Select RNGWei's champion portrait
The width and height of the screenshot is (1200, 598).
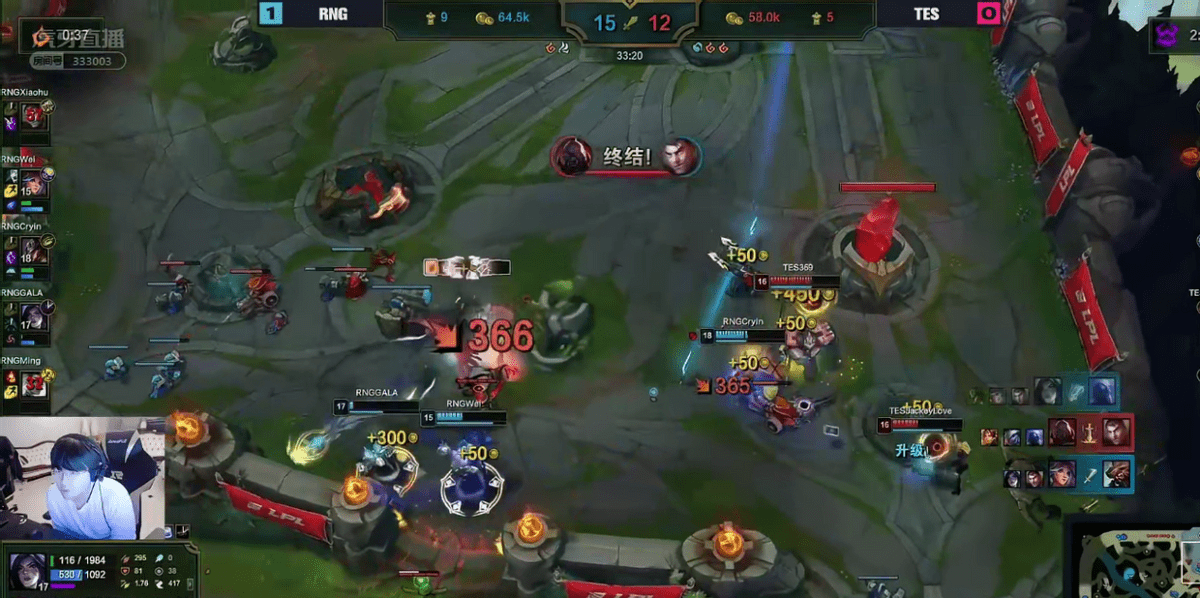[x=33, y=183]
